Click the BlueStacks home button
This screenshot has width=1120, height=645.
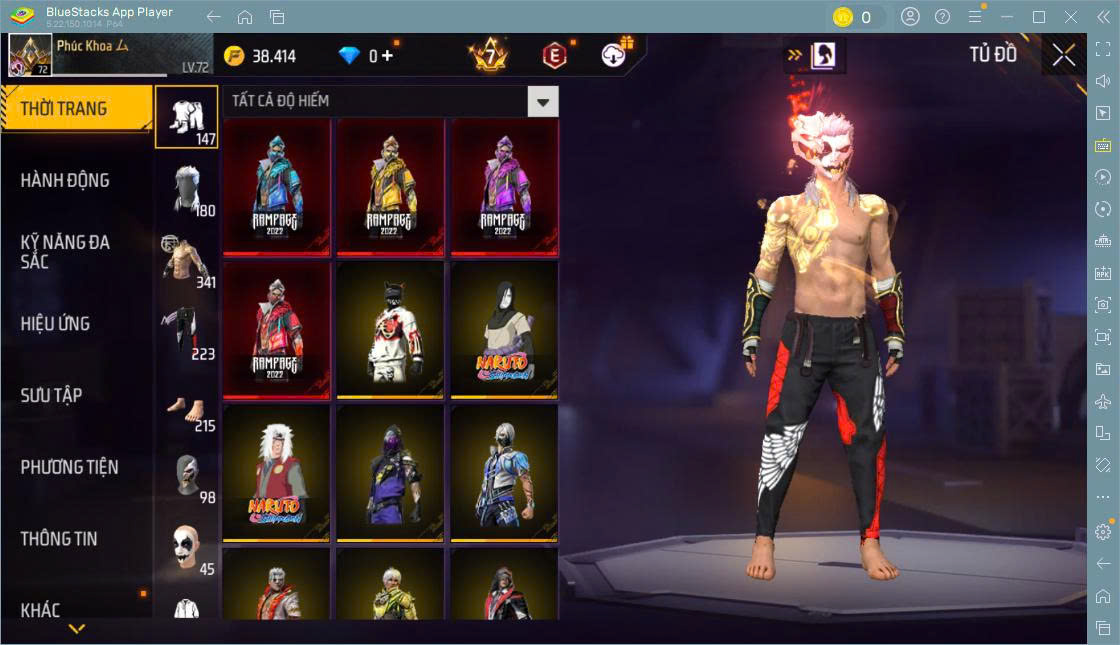[245, 17]
